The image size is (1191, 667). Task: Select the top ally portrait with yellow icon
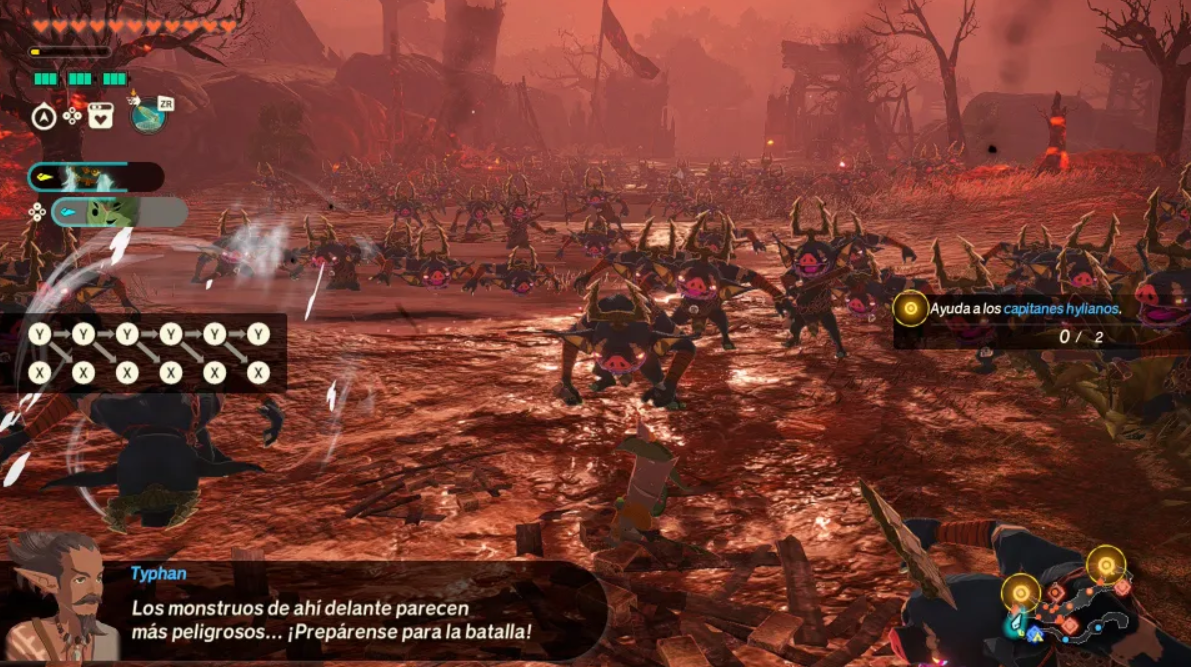pyautogui.click(x=95, y=177)
